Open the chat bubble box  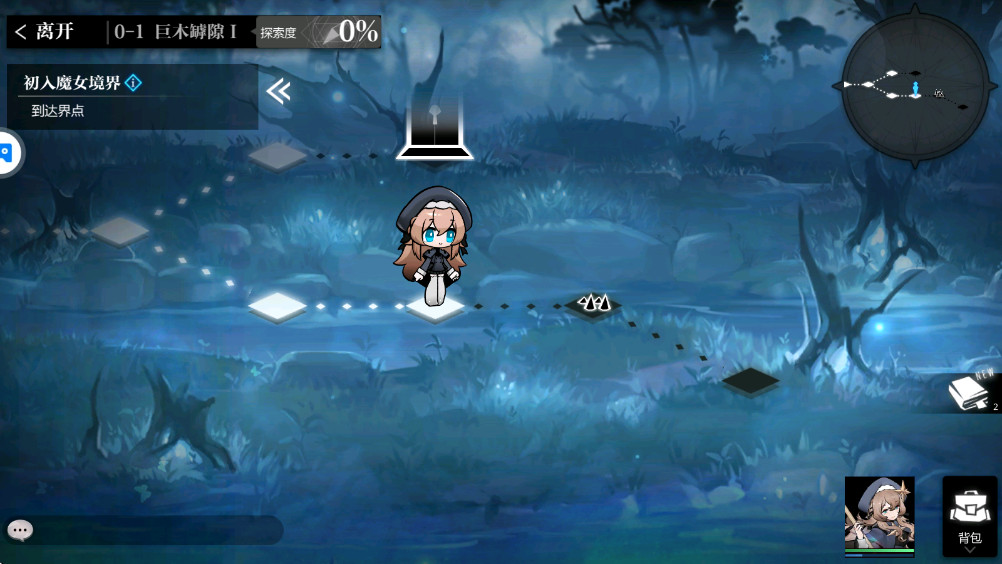click(21, 530)
